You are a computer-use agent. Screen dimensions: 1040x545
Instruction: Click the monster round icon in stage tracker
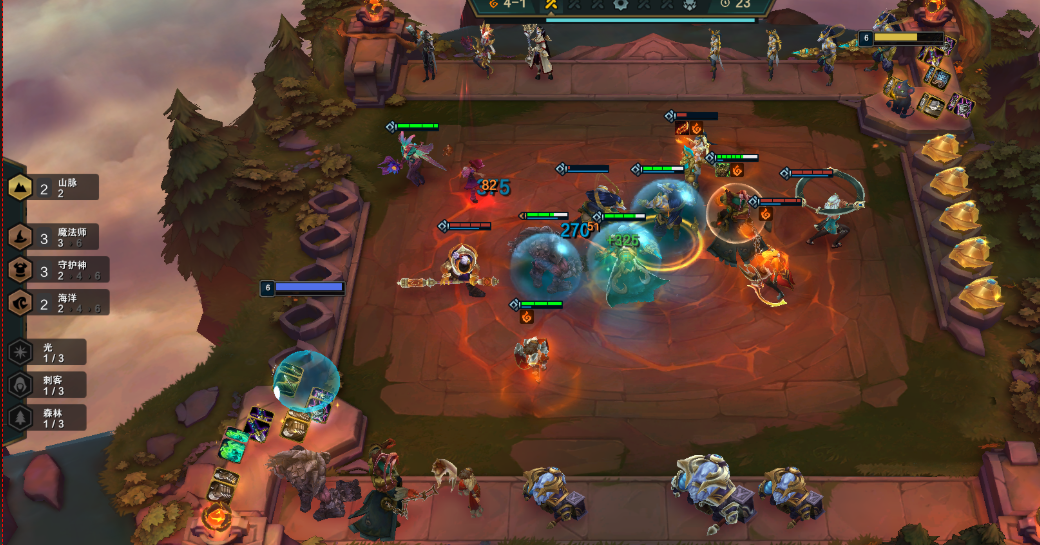pos(689,4)
